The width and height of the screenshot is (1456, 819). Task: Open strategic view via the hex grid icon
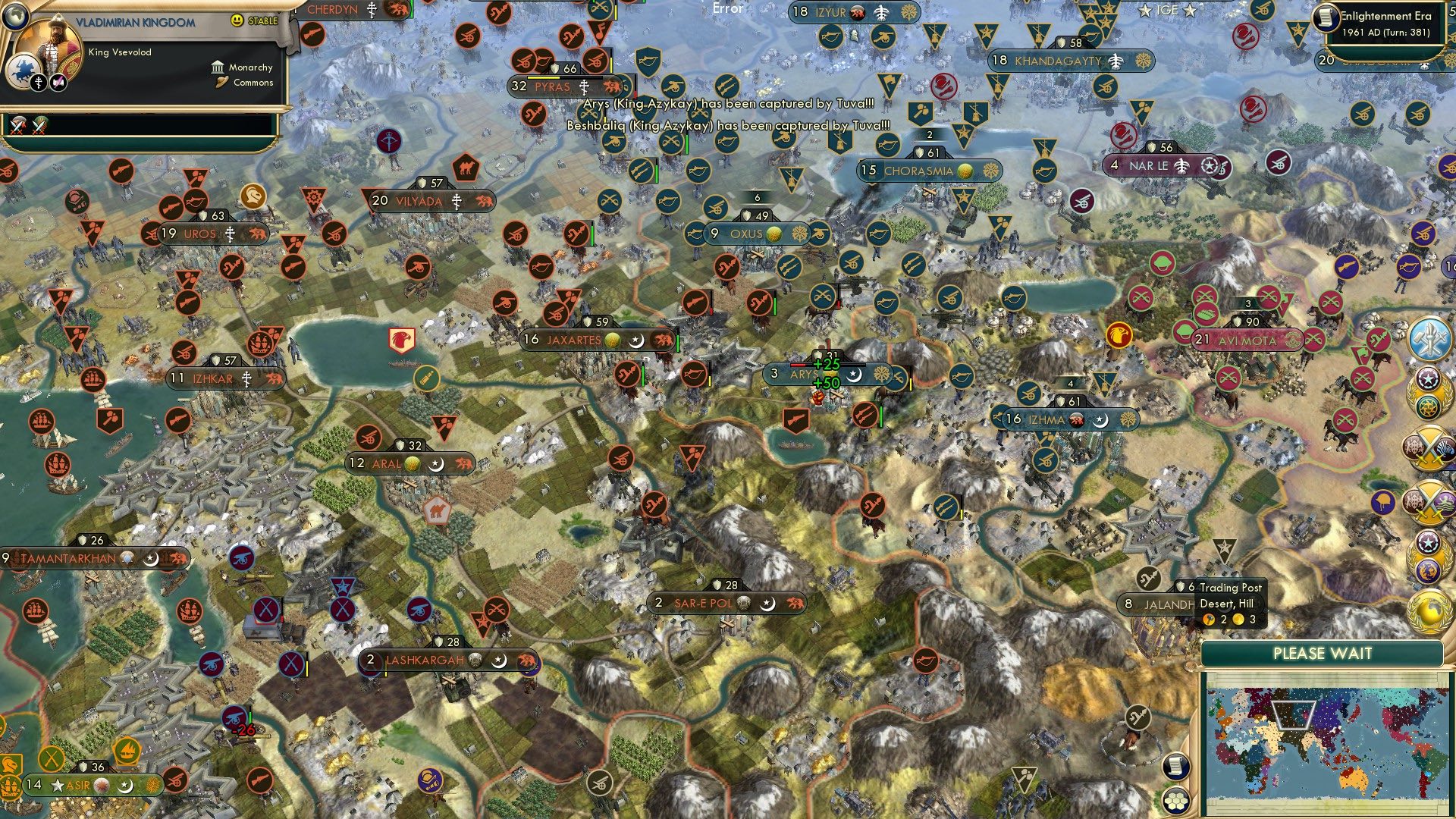pos(1175,801)
